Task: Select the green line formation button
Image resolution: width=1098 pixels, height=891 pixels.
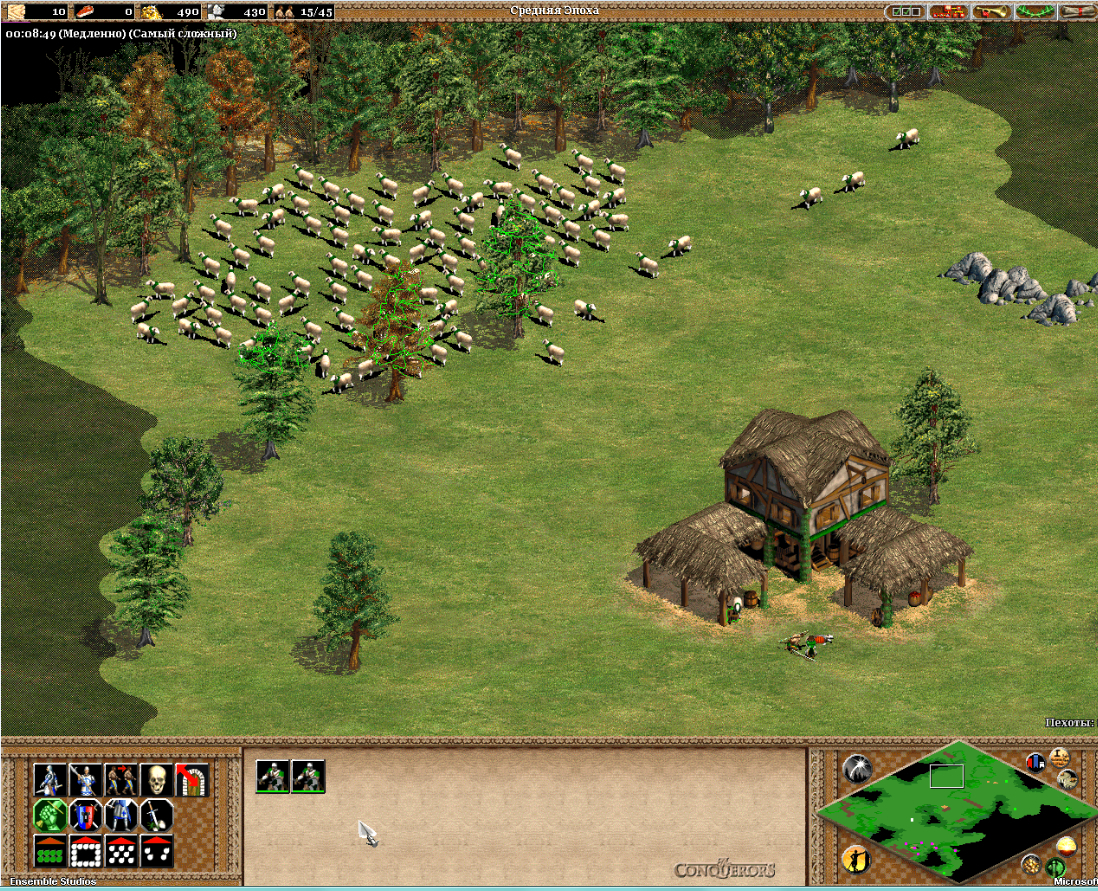Action: (x=51, y=851)
